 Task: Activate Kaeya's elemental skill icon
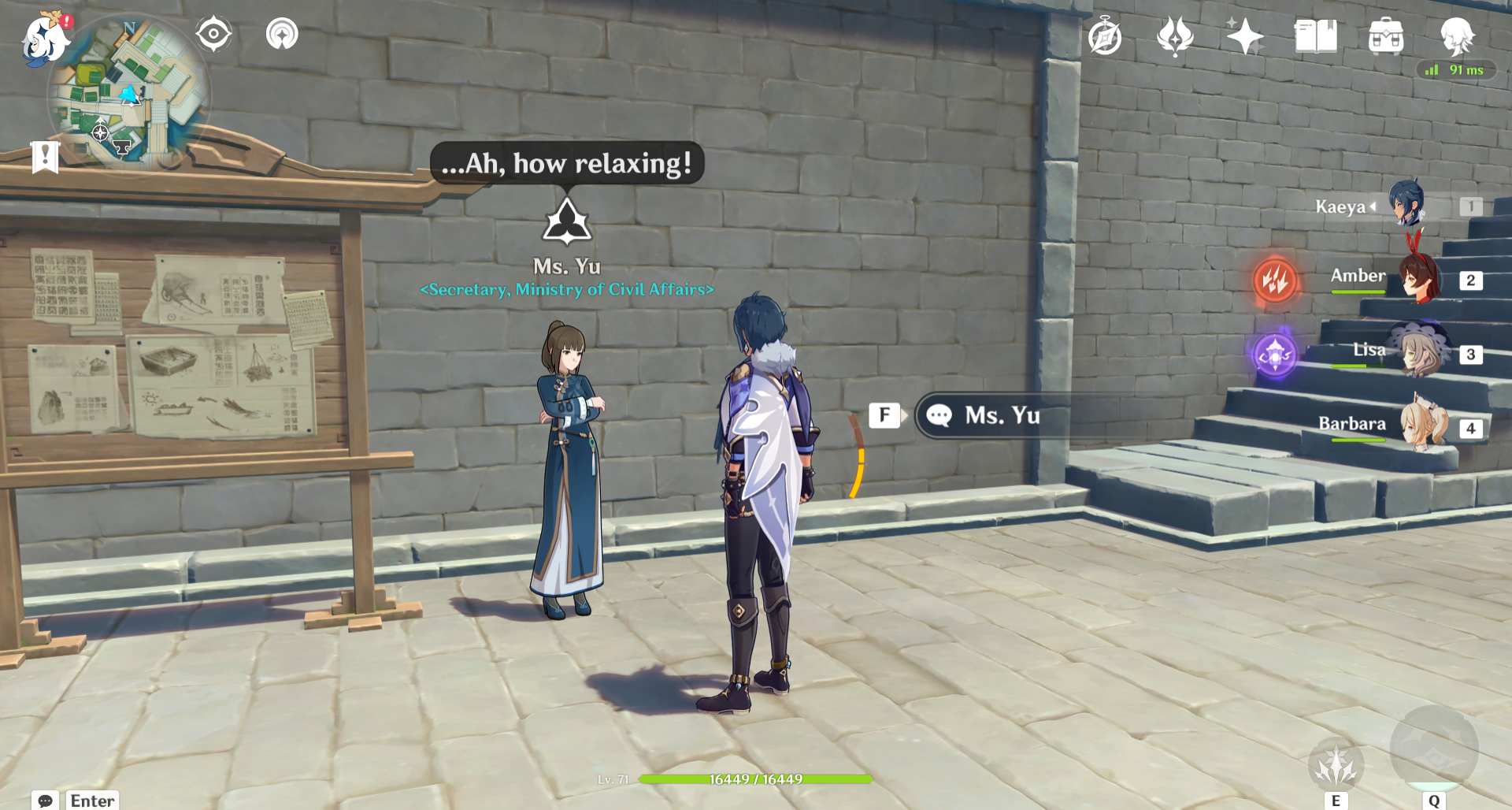pos(1336,764)
